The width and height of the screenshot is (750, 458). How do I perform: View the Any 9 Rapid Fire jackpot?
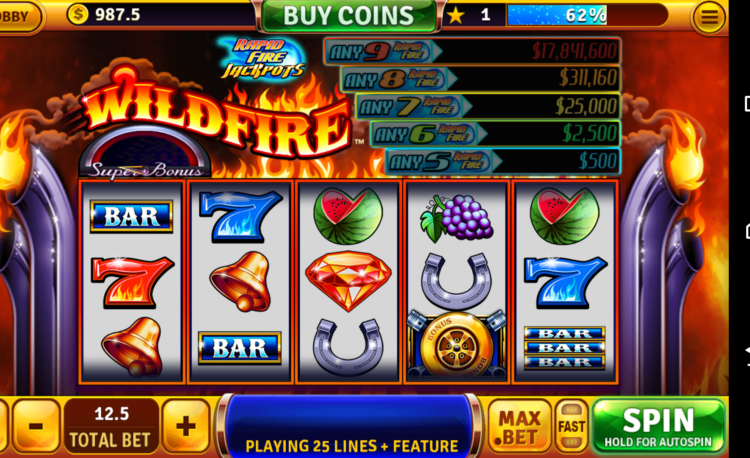[x=472, y=51]
